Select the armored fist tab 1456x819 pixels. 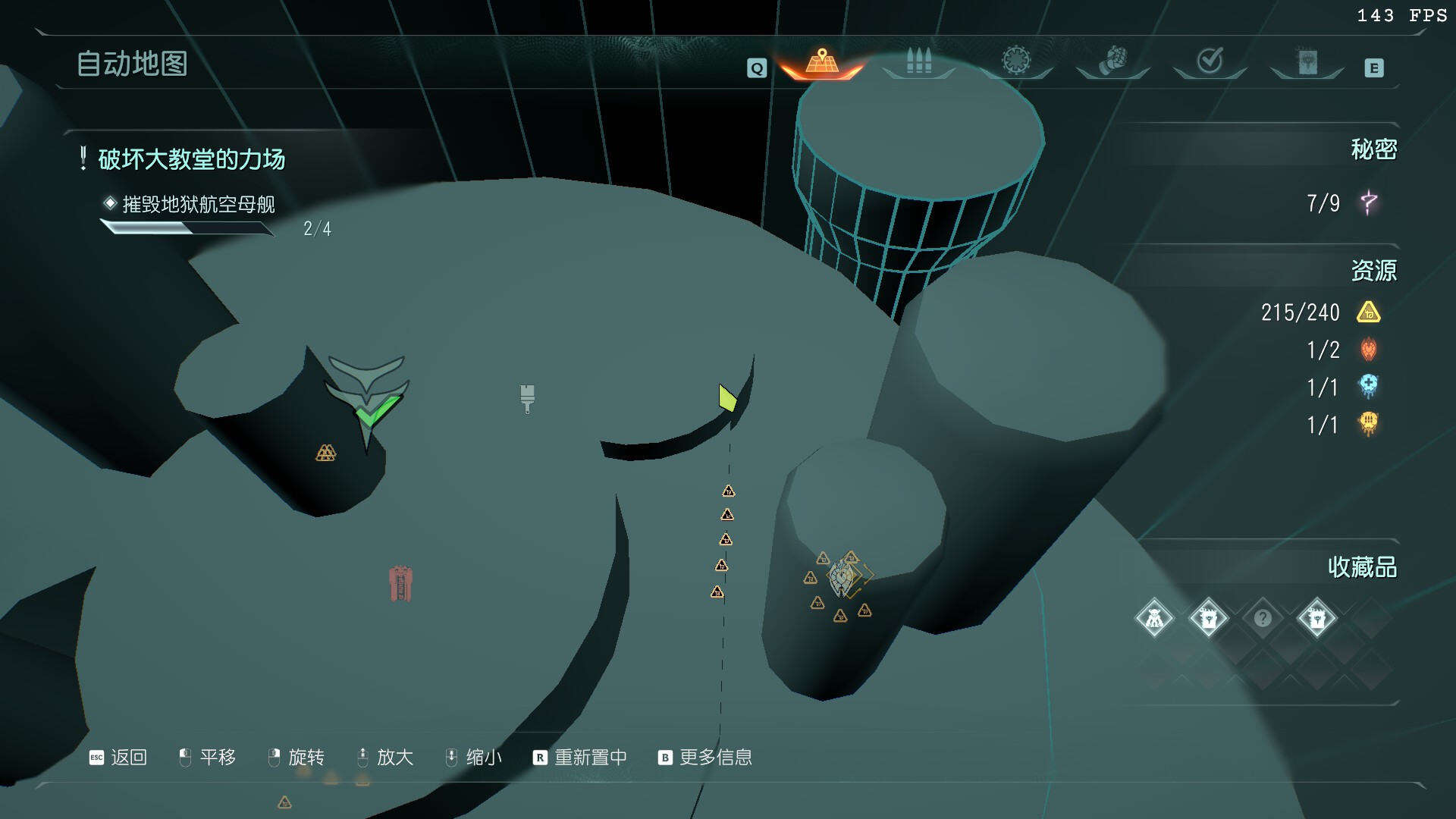1112,60
